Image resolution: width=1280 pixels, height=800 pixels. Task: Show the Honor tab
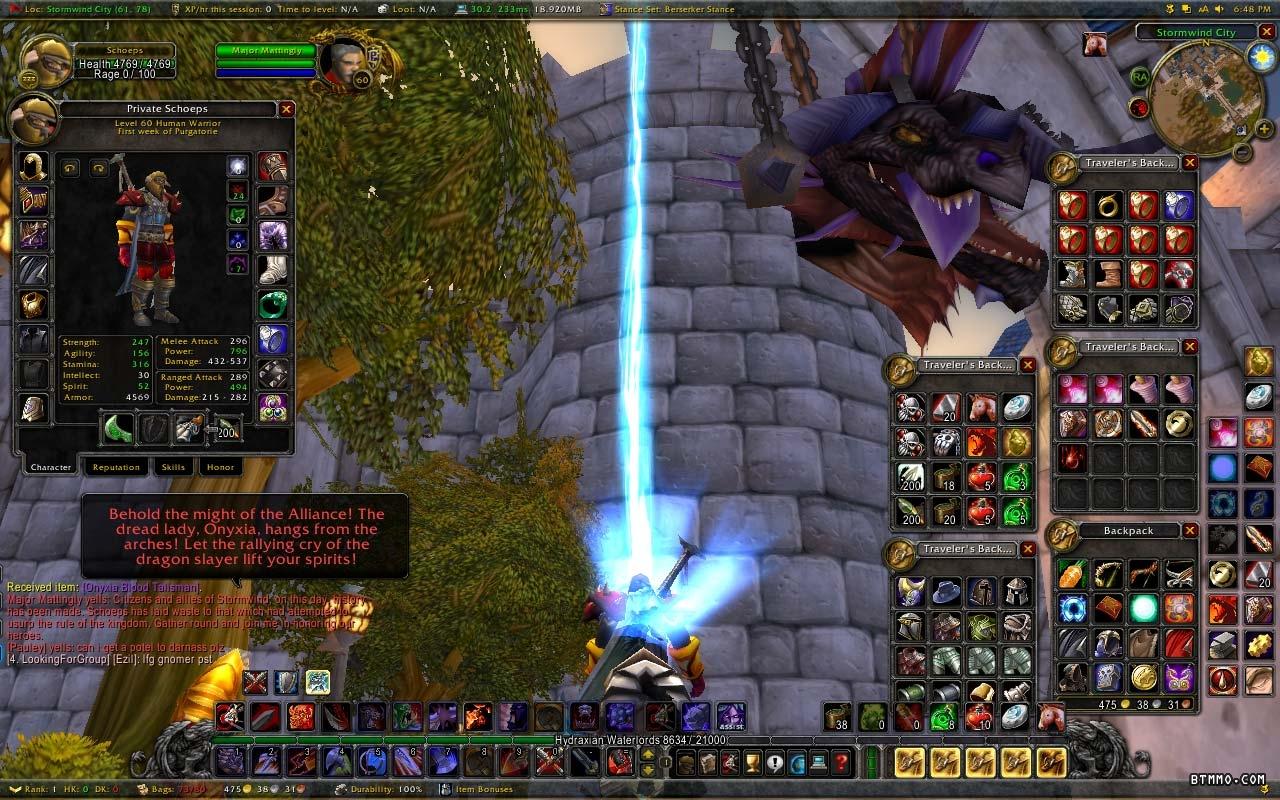point(220,467)
